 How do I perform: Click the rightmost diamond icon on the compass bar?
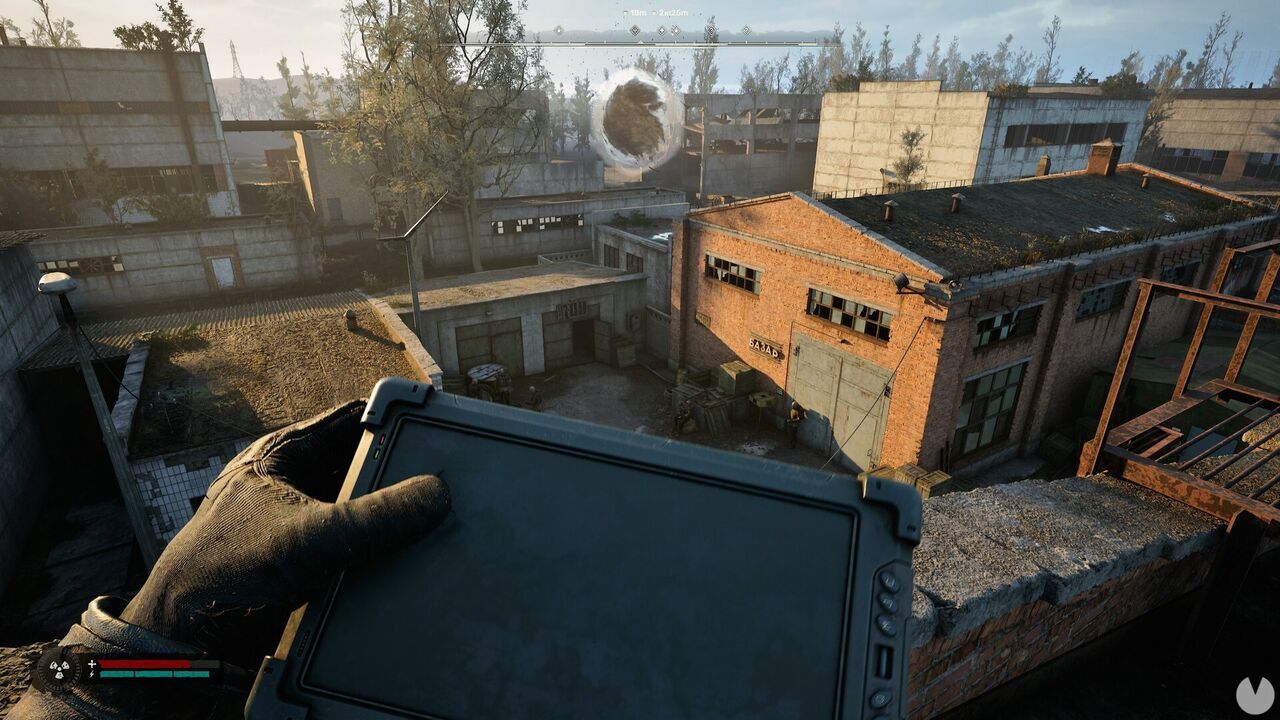click(746, 30)
